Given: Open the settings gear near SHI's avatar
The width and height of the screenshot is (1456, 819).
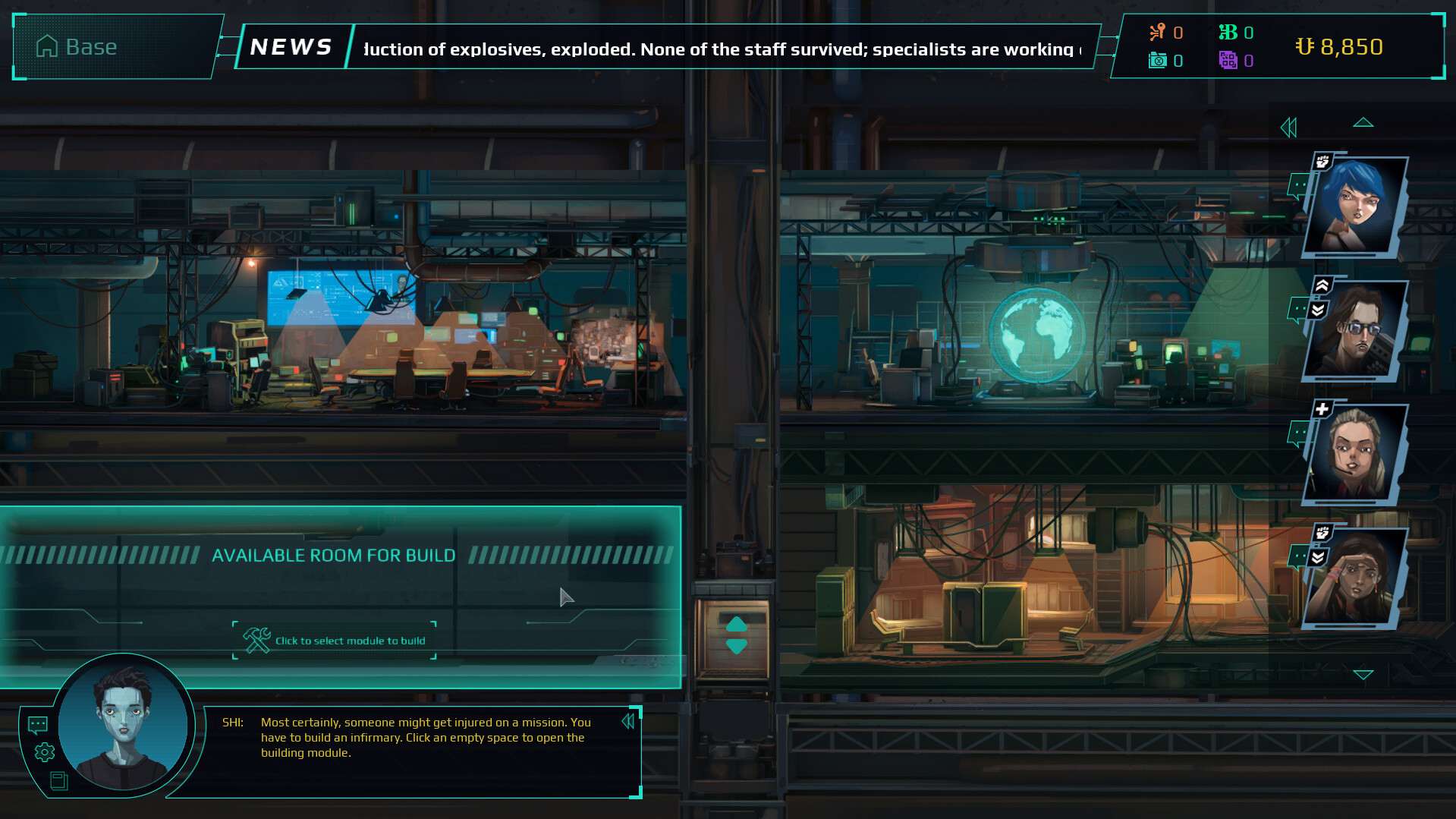Looking at the screenshot, I should click(x=43, y=751).
